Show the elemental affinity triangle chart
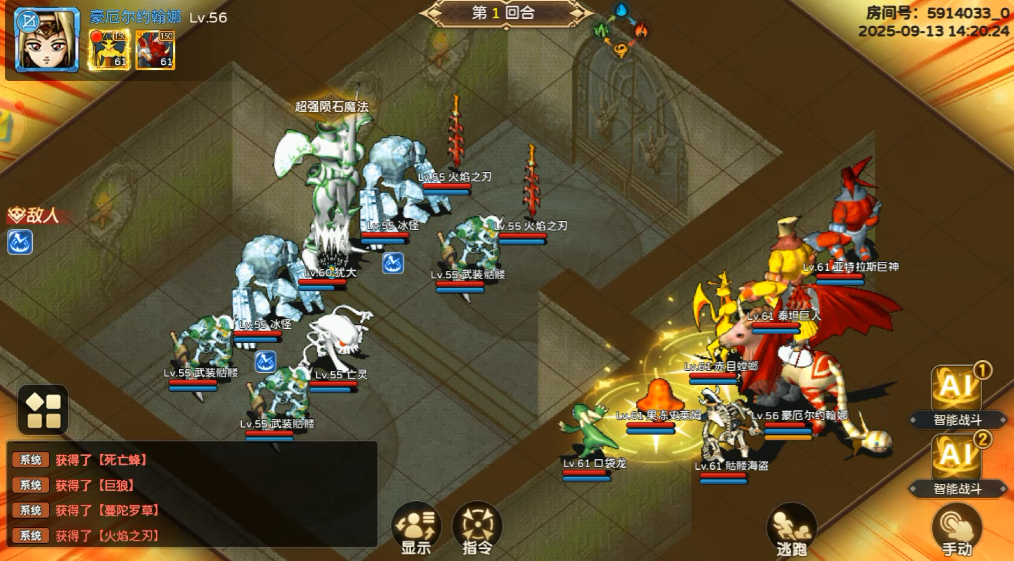This screenshot has width=1014, height=561. point(620,30)
